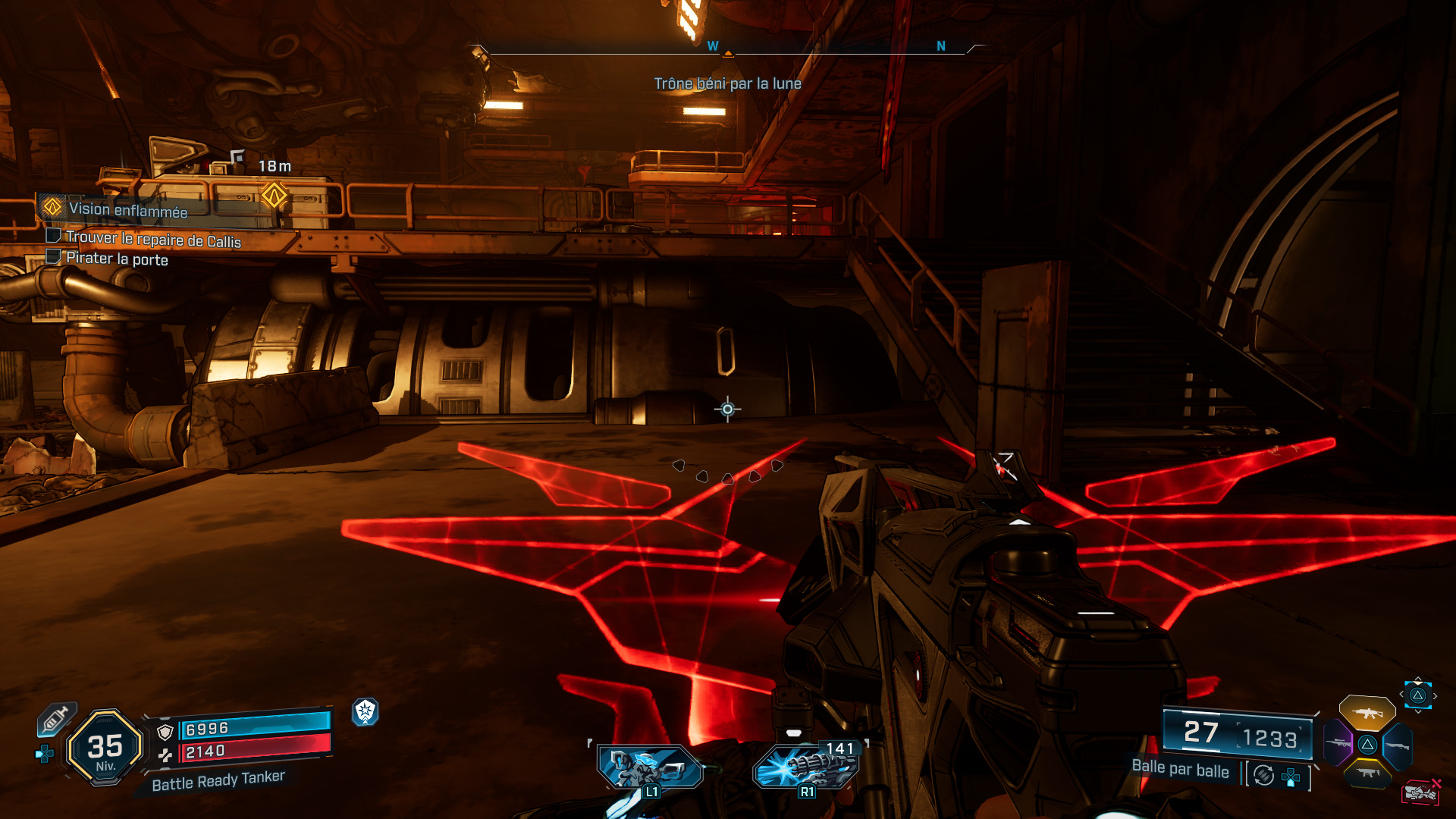Toggle the Balle par balle fire mode icon

click(1263, 775)
